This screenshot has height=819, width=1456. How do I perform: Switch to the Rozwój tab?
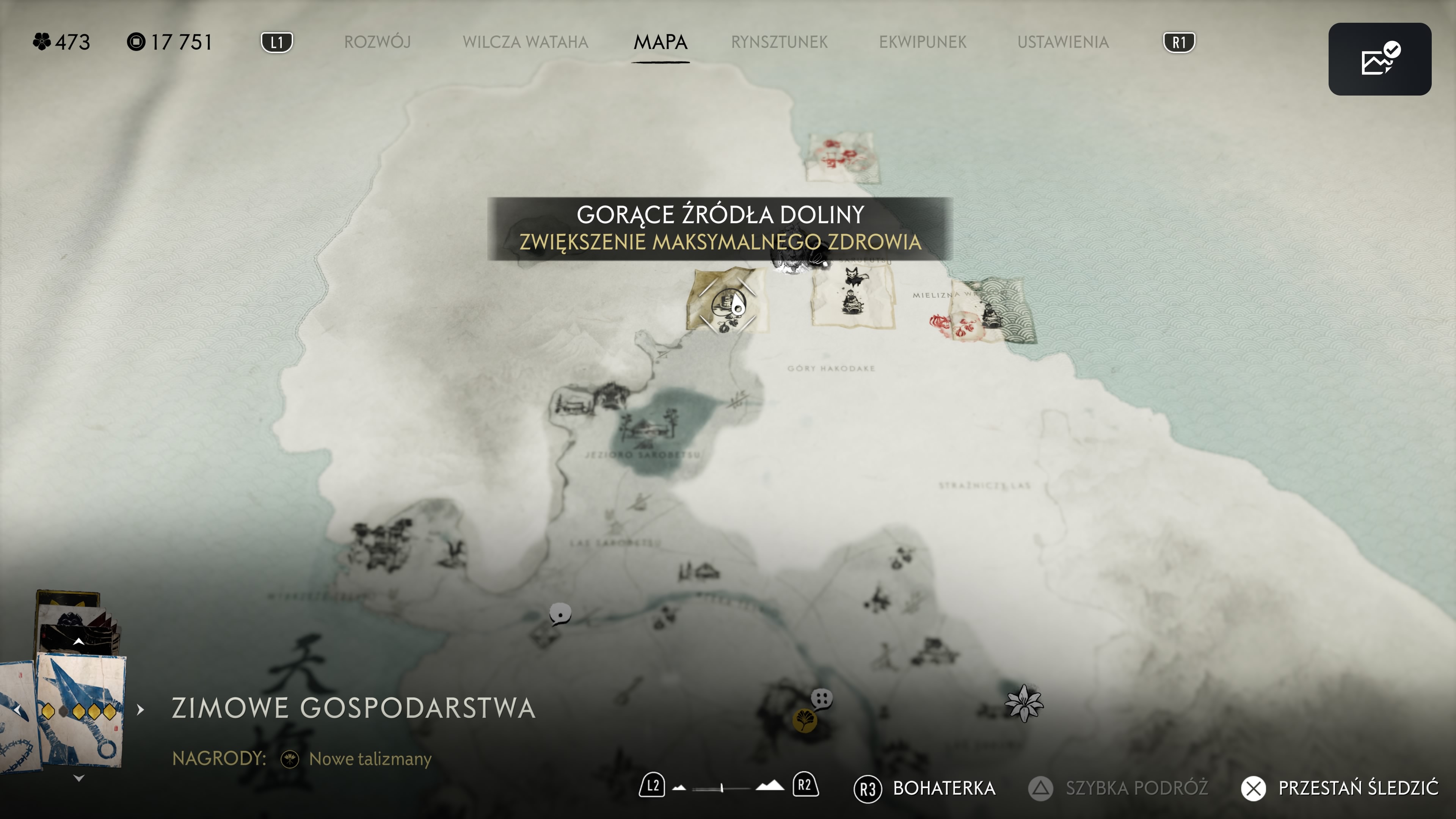point(377,42)
